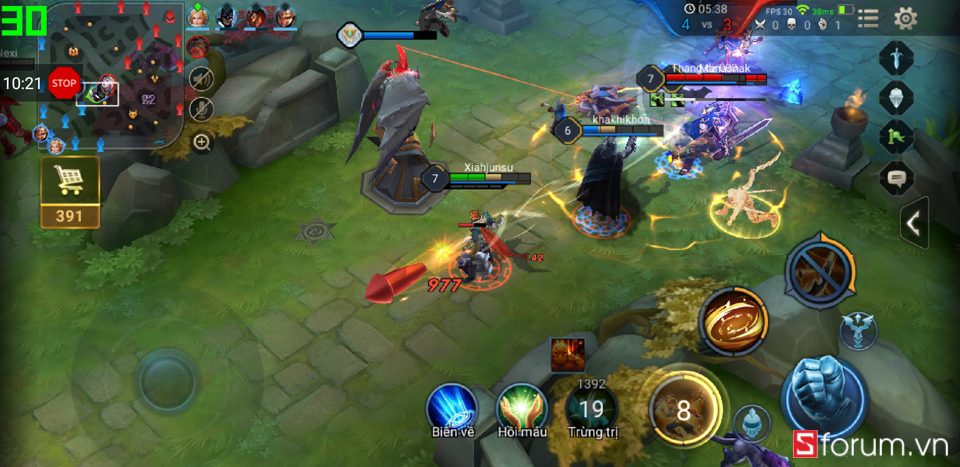
Task: Cast the Trừng trị spell
Action: (x=592, y=408)
